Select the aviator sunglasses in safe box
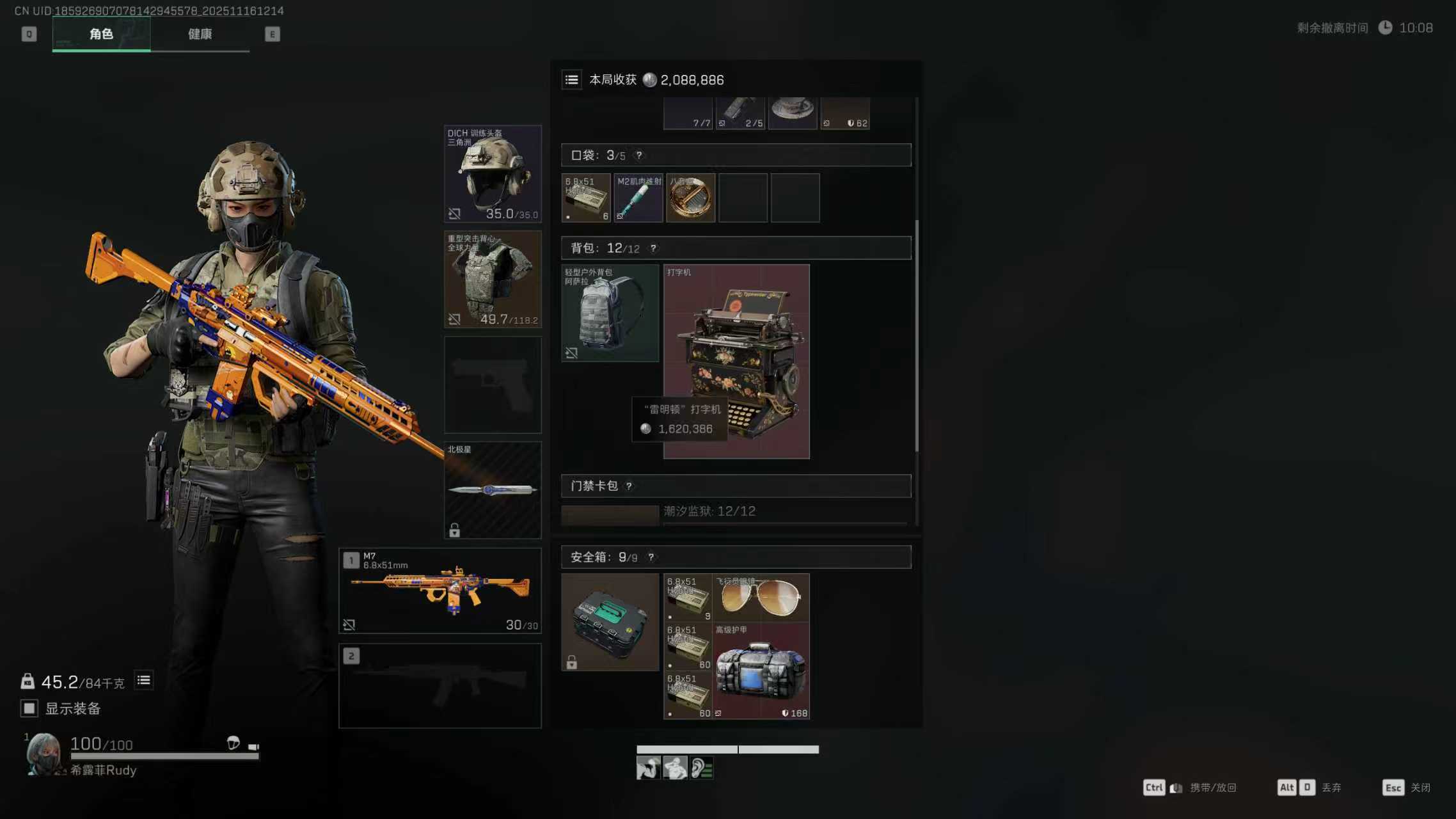This screenshot has width=1456, height=819. pyautogui.click(x=761, y=598)
